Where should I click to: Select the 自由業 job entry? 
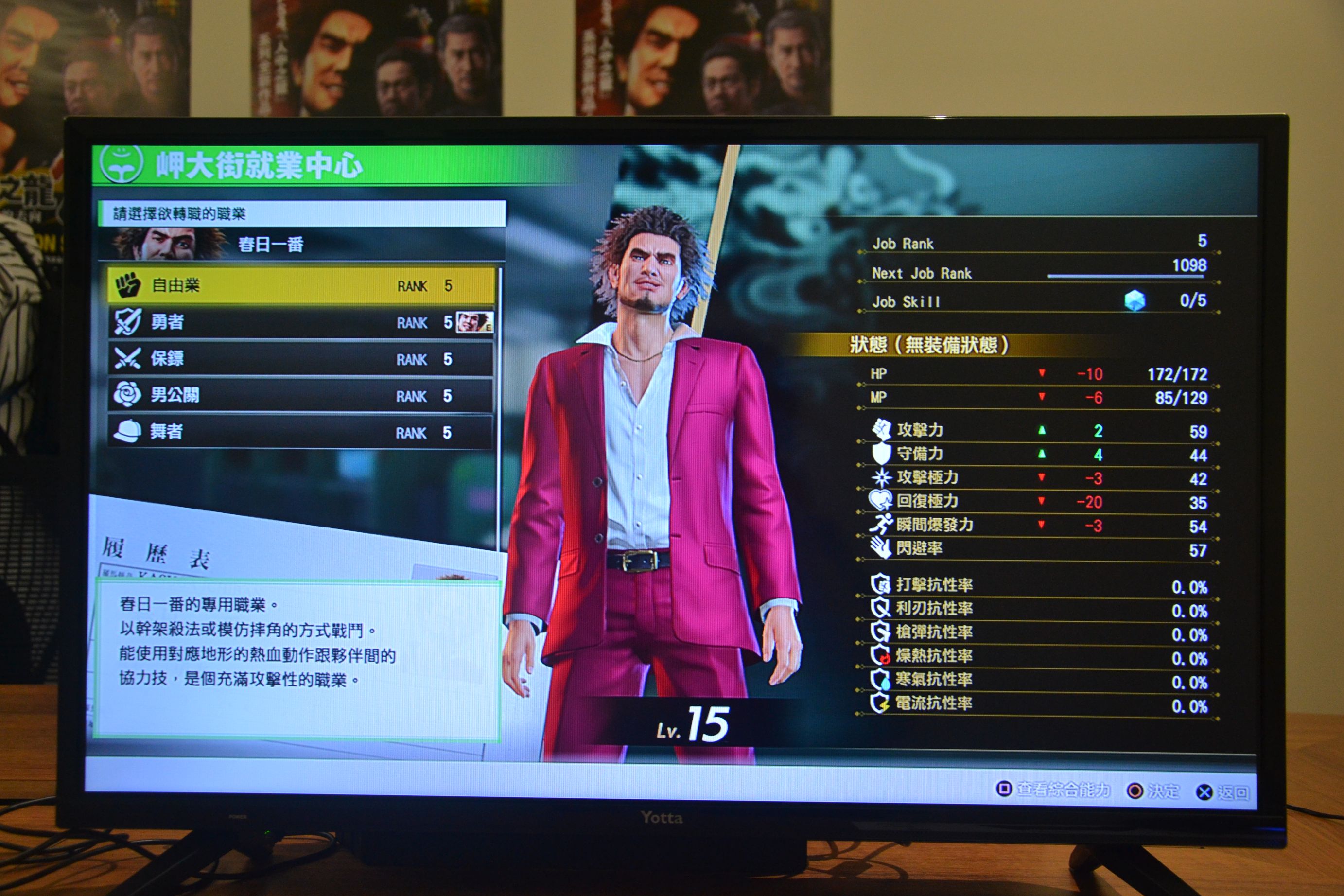point(301,285)
